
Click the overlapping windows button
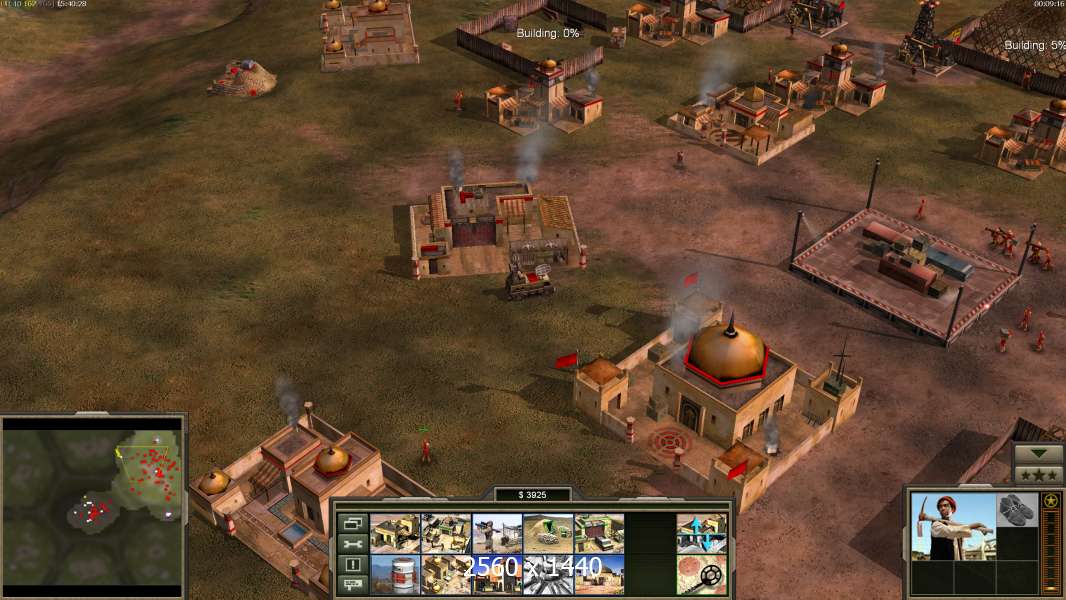tap(351, 523)
